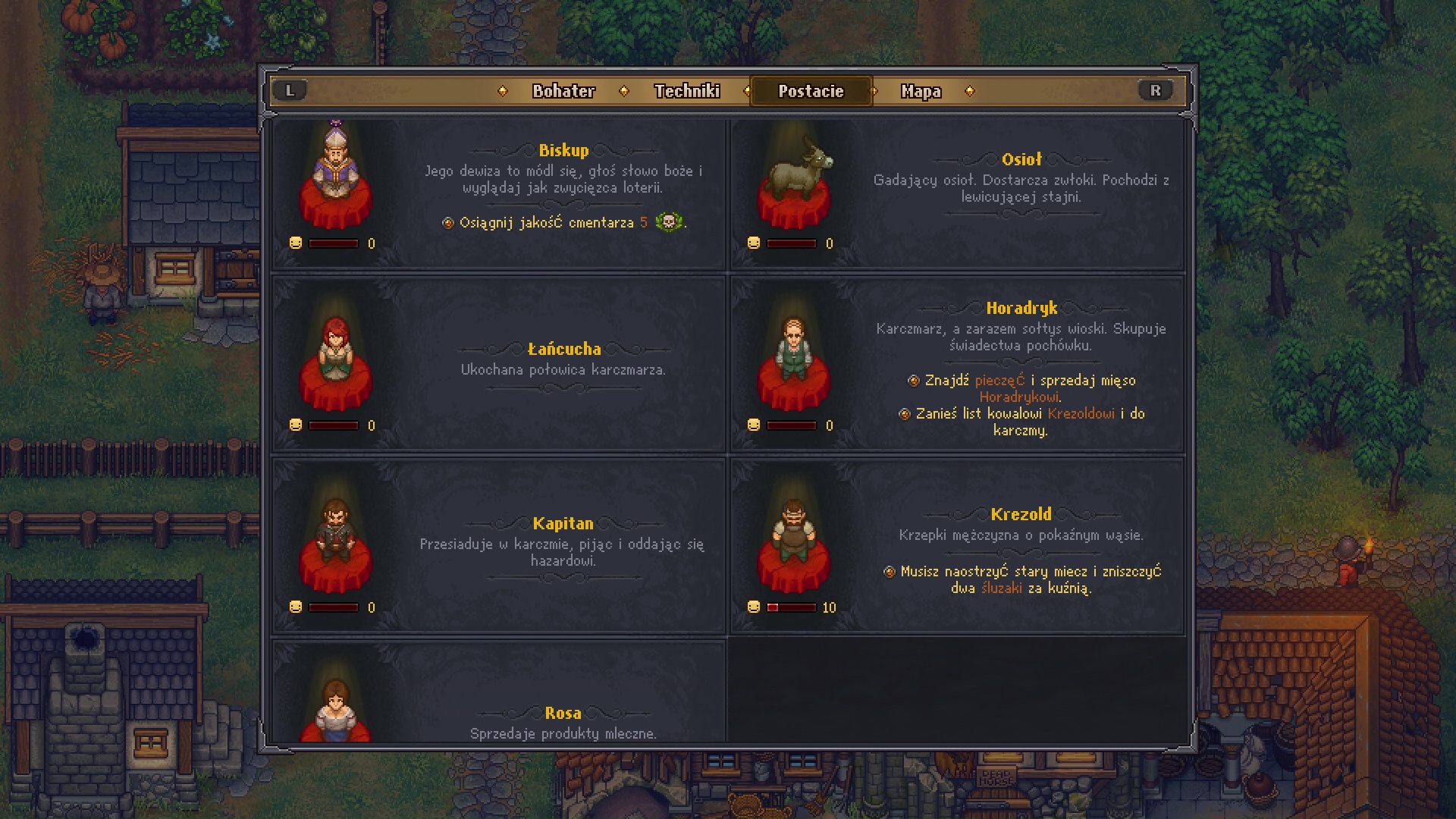The image size is (1456, 819).
Task: Choose the Osioł character entry
Action: point(957,193)
